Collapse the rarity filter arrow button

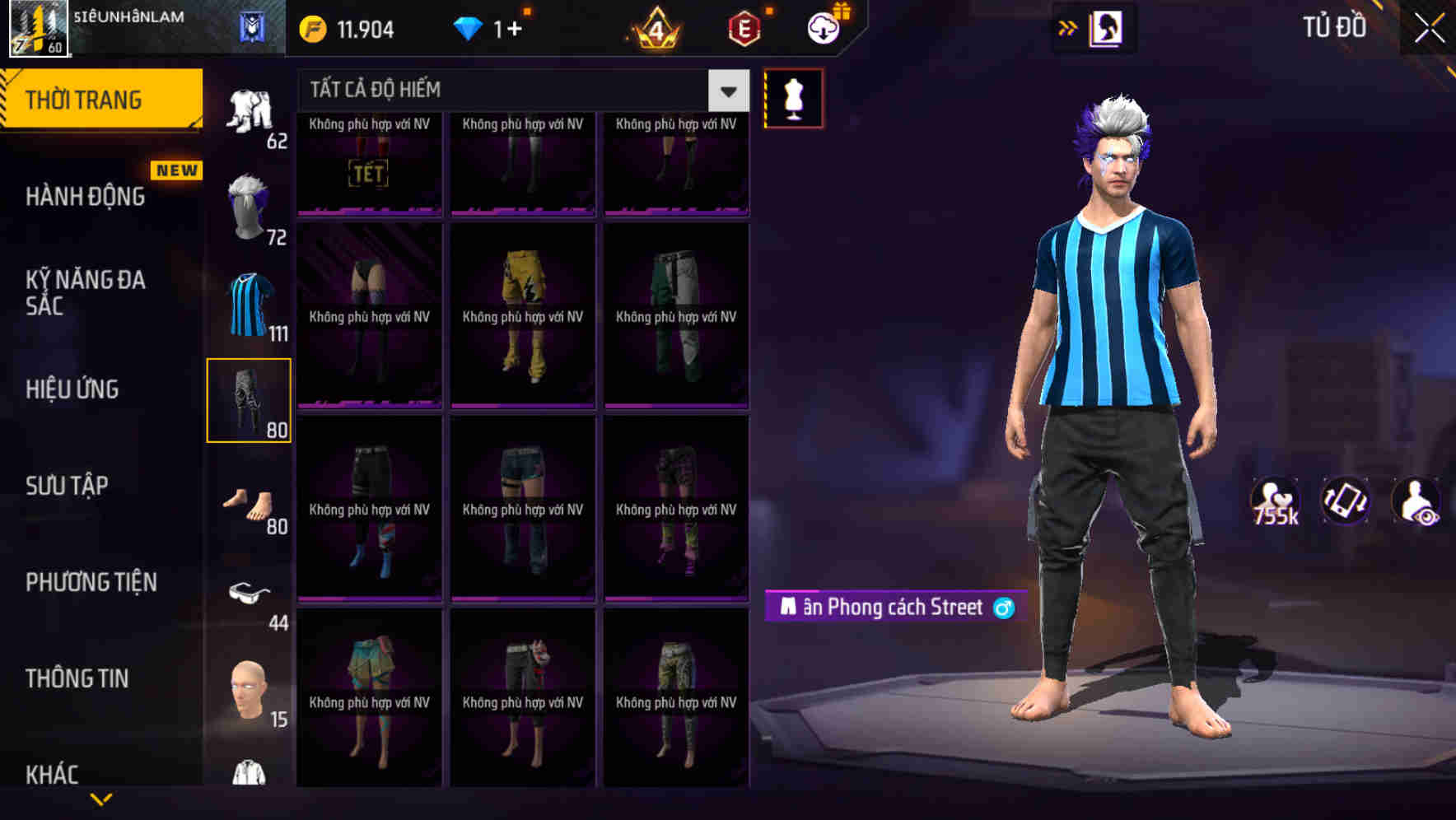tap(728, 91)
